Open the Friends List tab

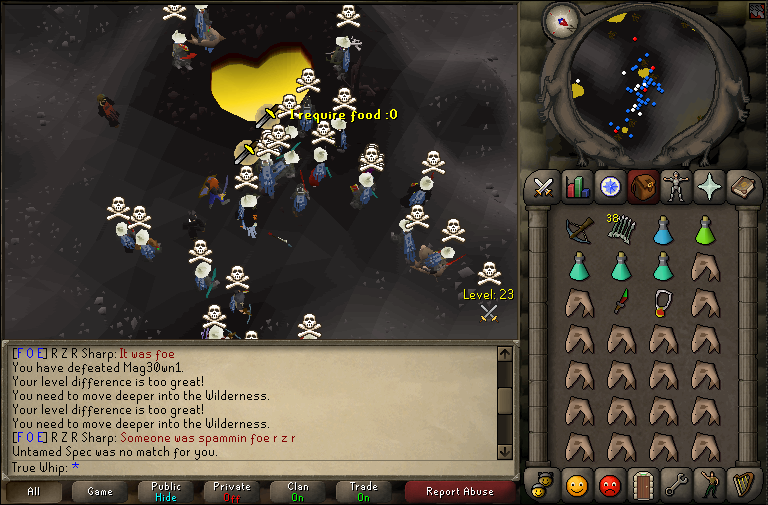tap(577, 486)
